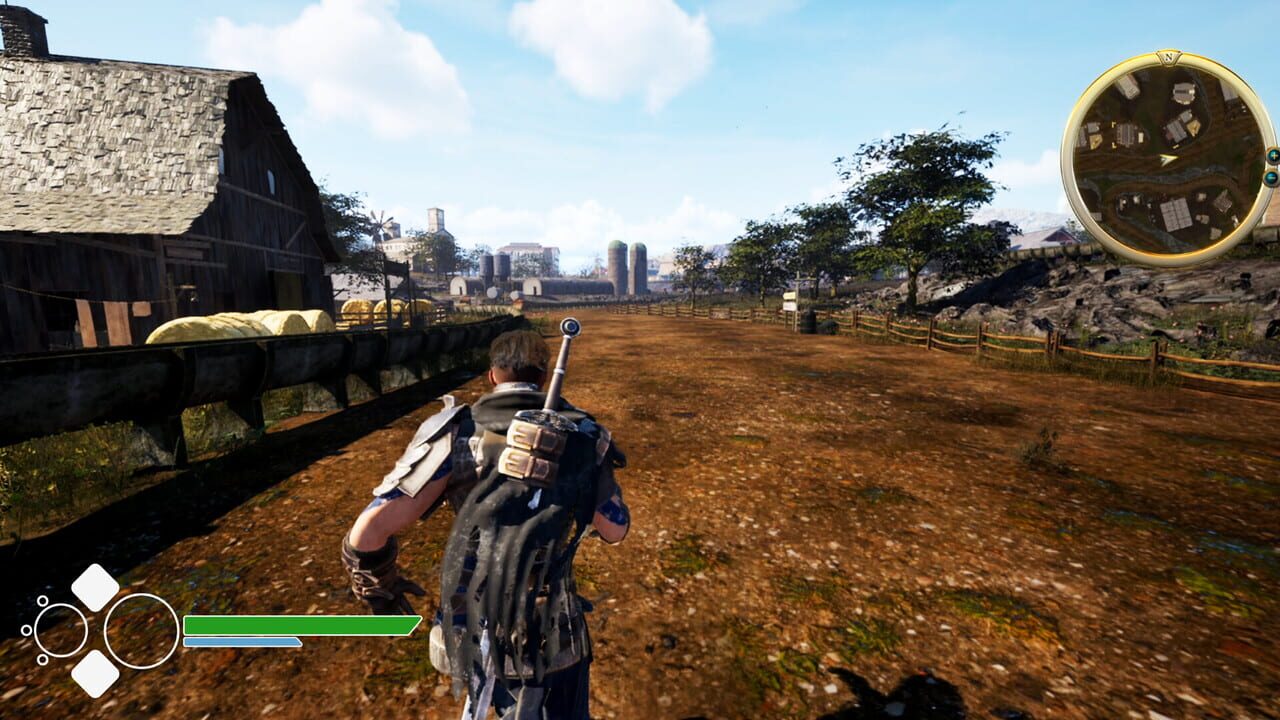Click the minimap zoom-in button
The width and height of the screenshot is (1280, 720).
pos(1274,156)
